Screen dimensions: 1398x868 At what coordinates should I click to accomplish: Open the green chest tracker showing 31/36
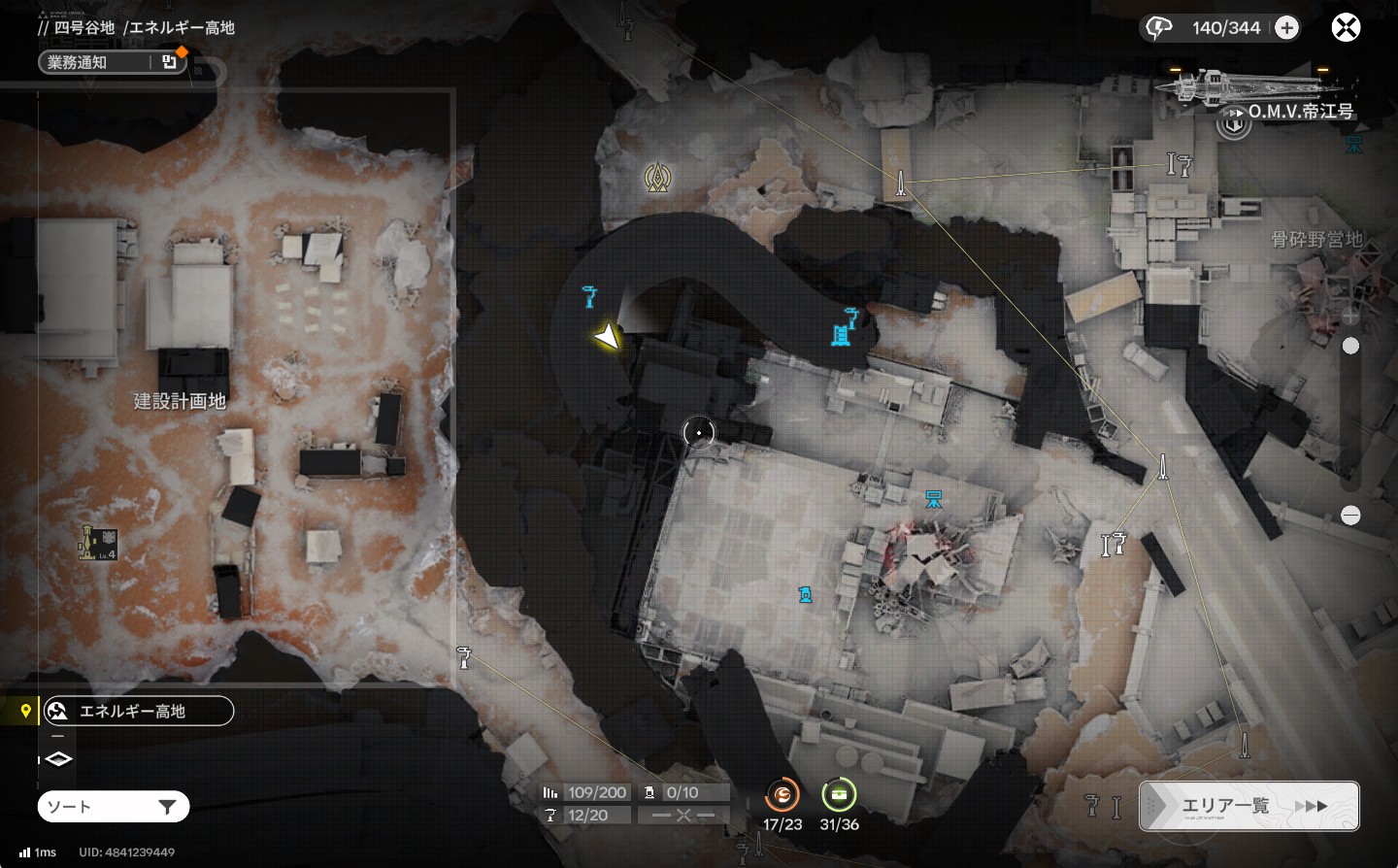point(839,796)
